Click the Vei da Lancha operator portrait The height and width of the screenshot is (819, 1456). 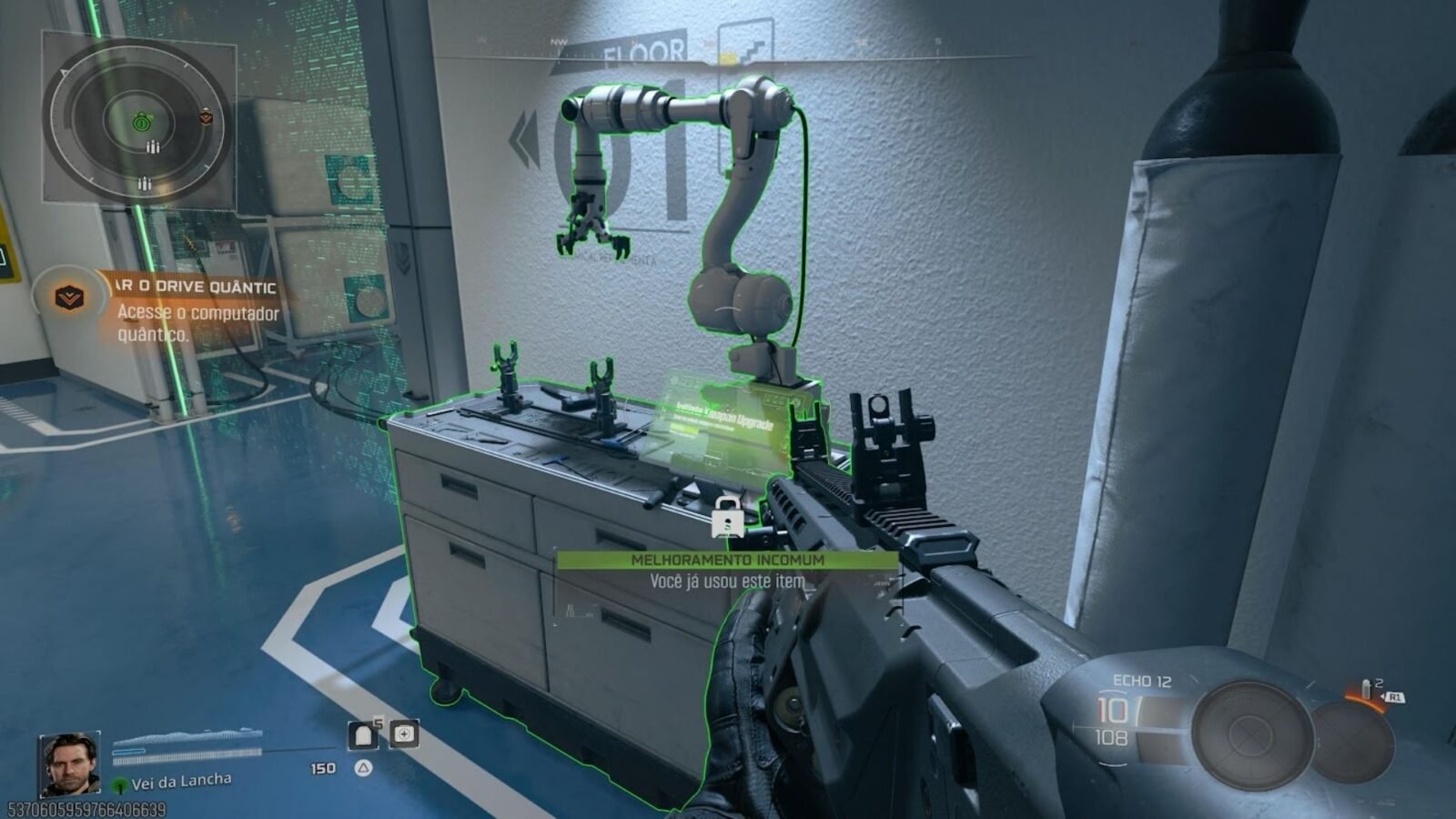click(x=69, y=763)
